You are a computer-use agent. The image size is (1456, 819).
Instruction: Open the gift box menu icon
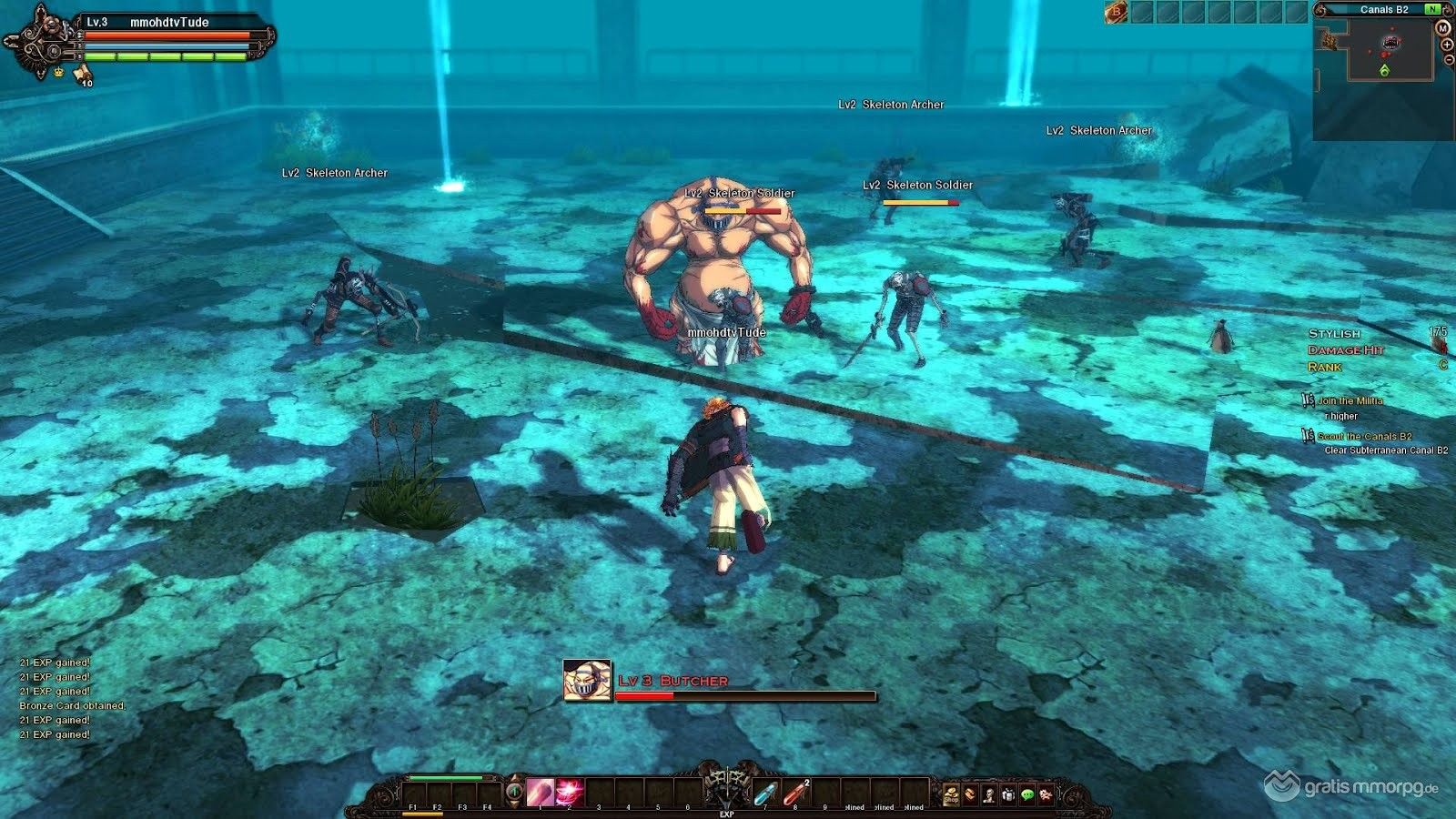click(1008, 795)
